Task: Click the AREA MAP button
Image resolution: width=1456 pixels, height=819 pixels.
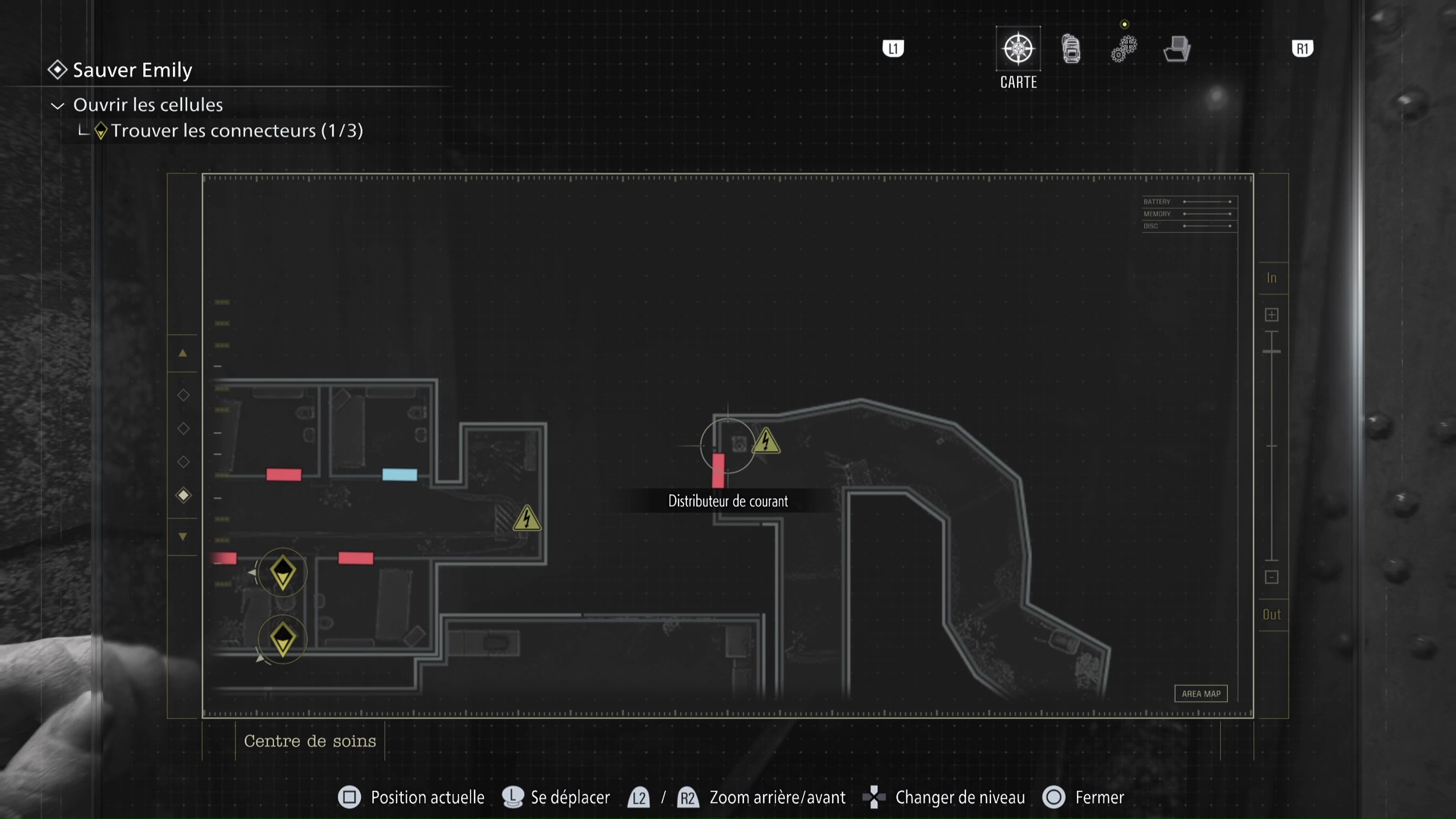Action: point(1200,693)
